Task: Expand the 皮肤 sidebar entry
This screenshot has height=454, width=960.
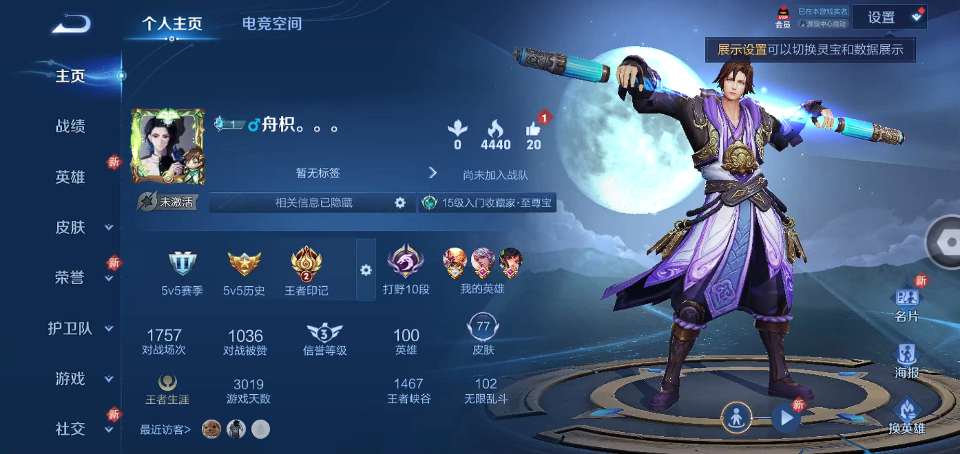Action: (x=71, y=227)
